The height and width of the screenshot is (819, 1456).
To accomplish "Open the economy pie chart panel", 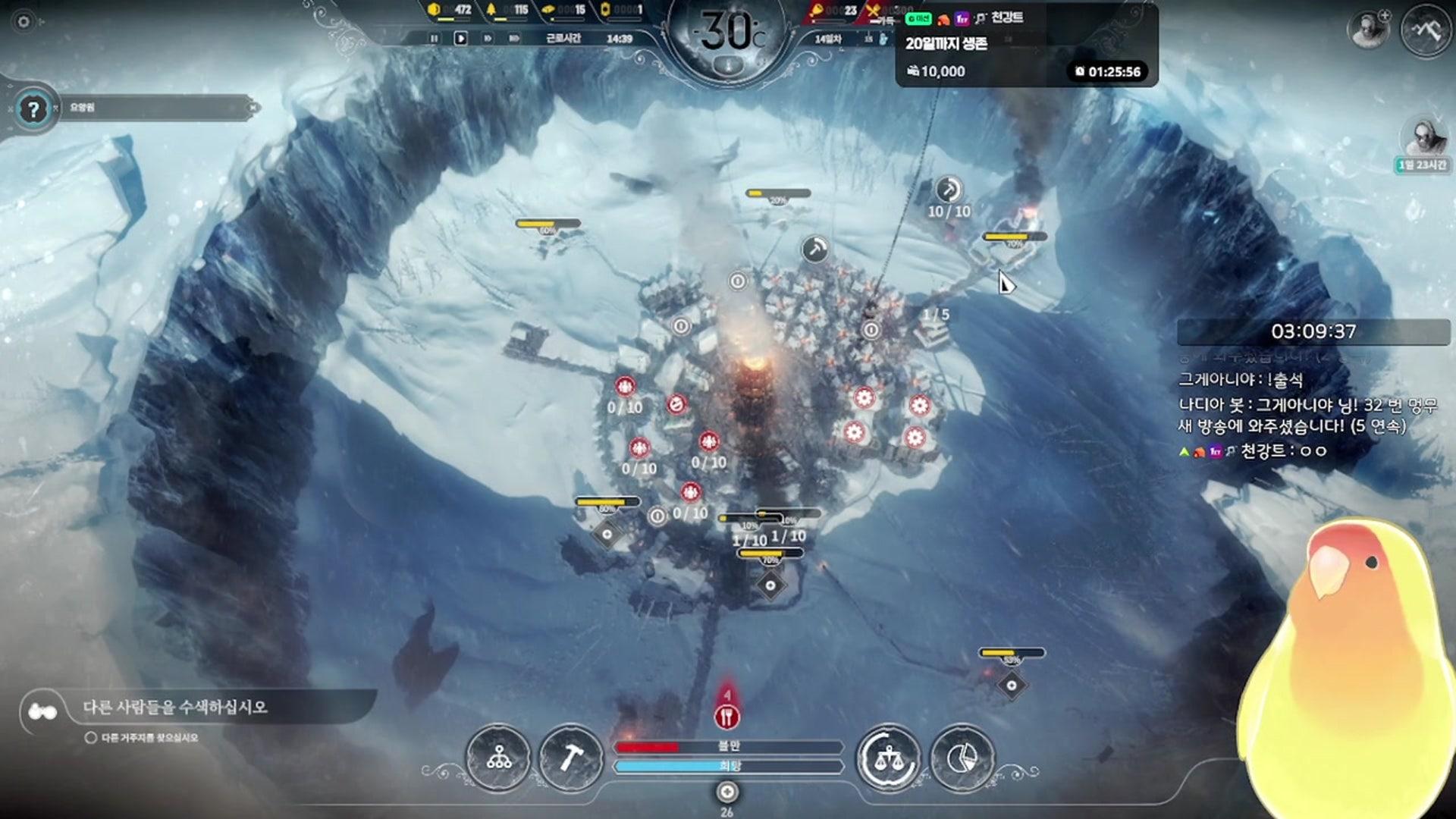I will (962, 757).
